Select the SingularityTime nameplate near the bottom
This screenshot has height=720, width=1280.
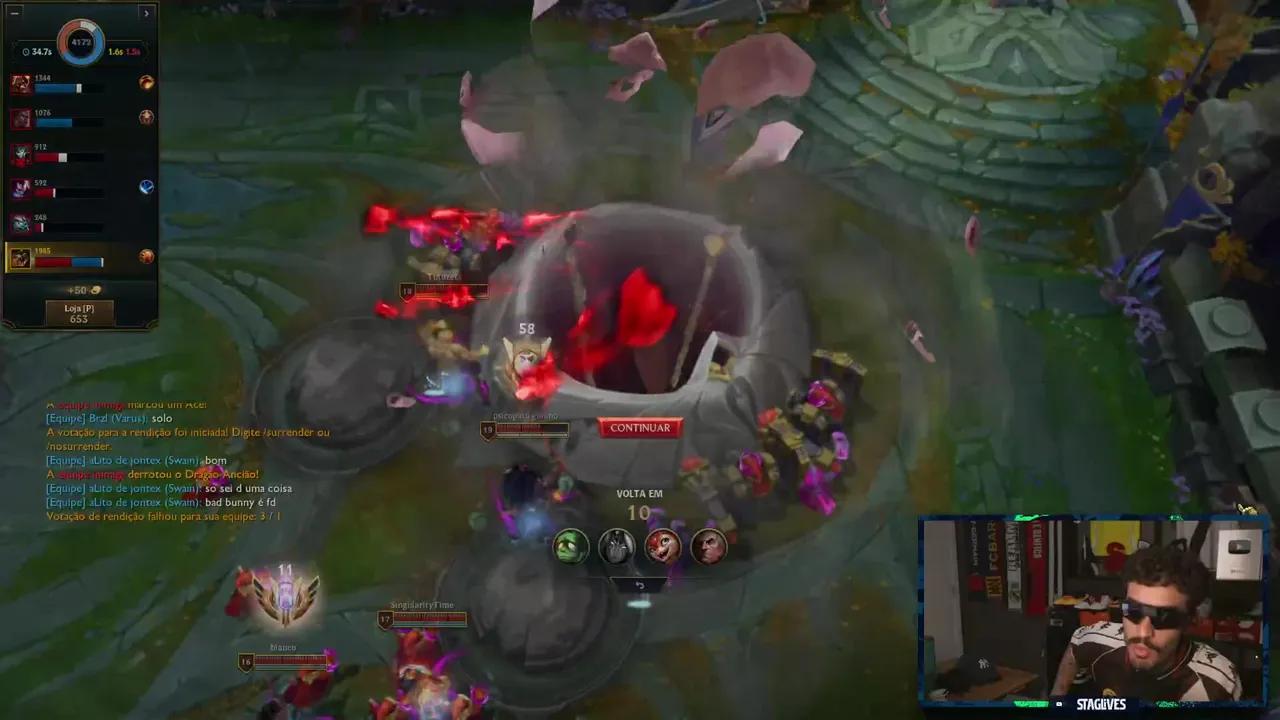click(420, 604)
